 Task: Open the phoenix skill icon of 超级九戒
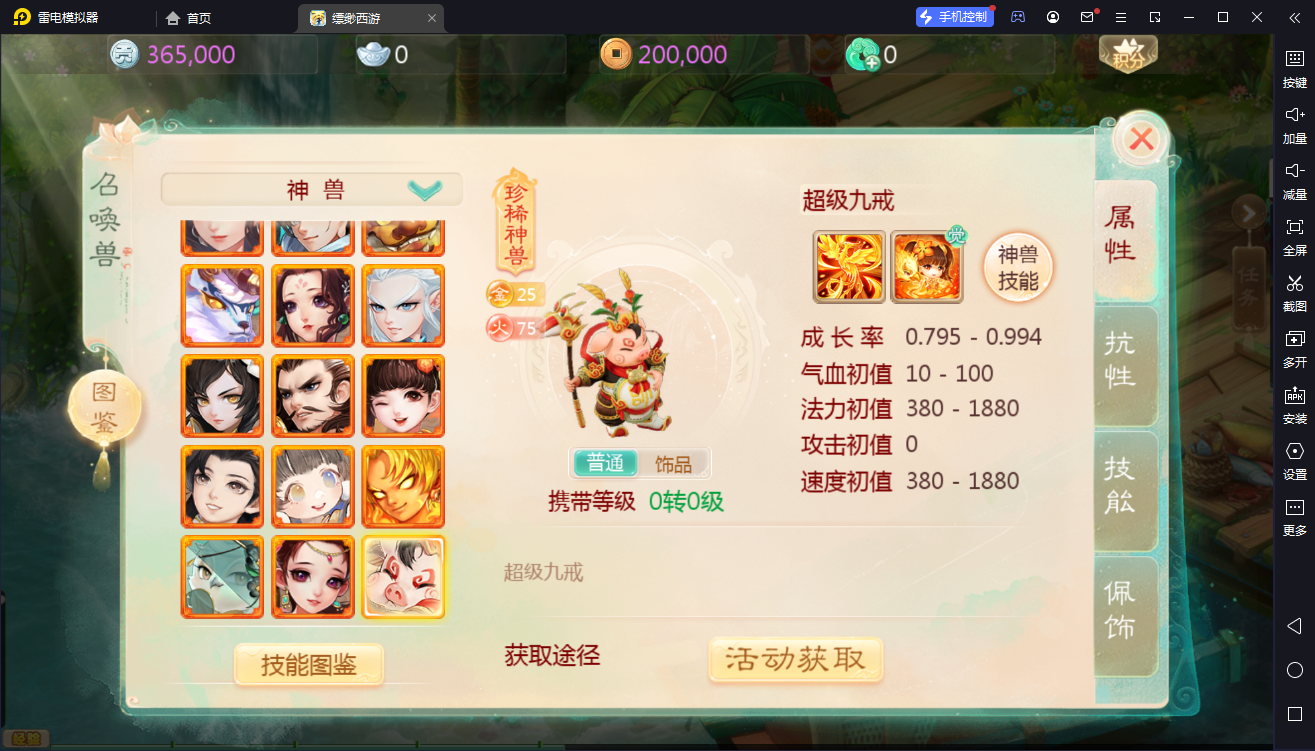coord(847,266)
